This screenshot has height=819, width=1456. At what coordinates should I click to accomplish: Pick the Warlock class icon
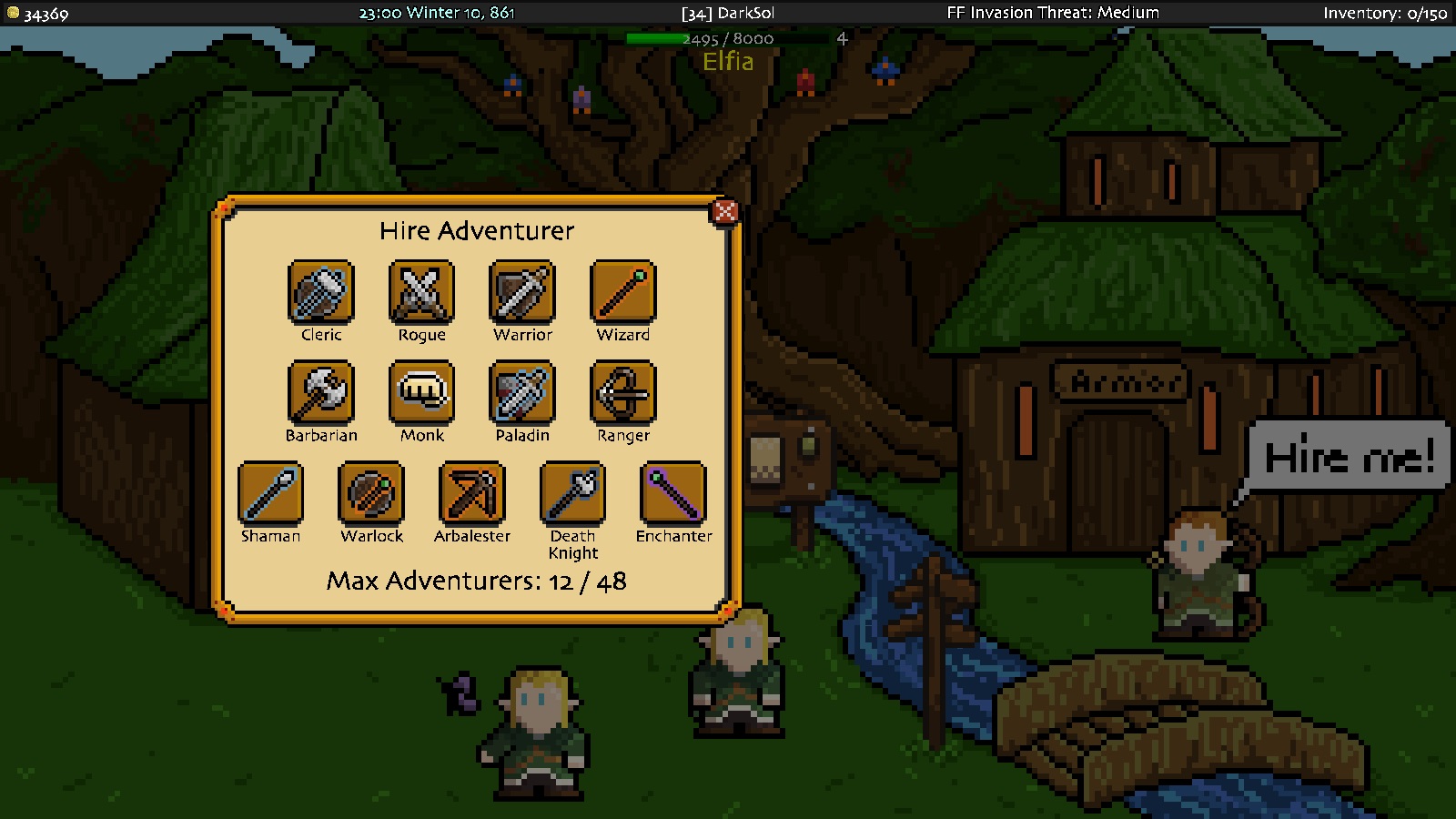(371, 494)
